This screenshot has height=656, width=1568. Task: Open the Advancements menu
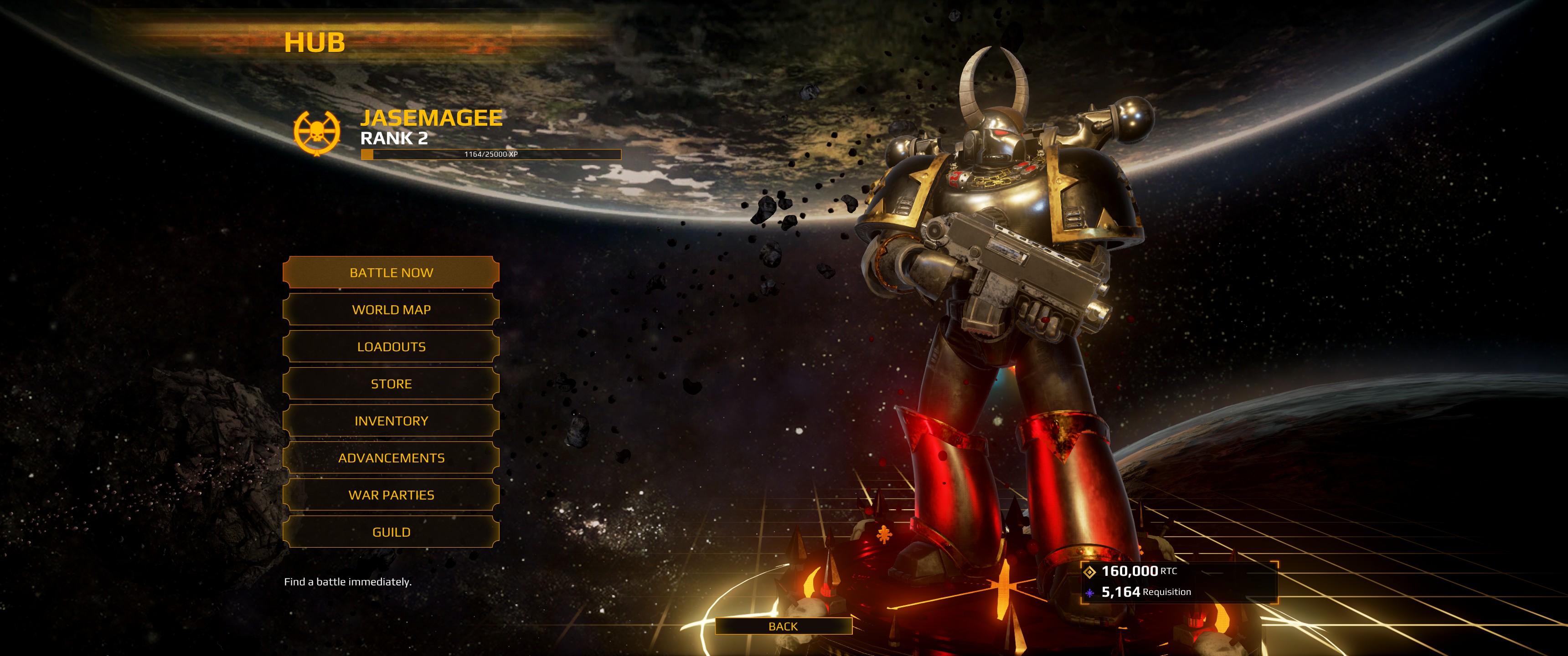(x=391, y=458)
